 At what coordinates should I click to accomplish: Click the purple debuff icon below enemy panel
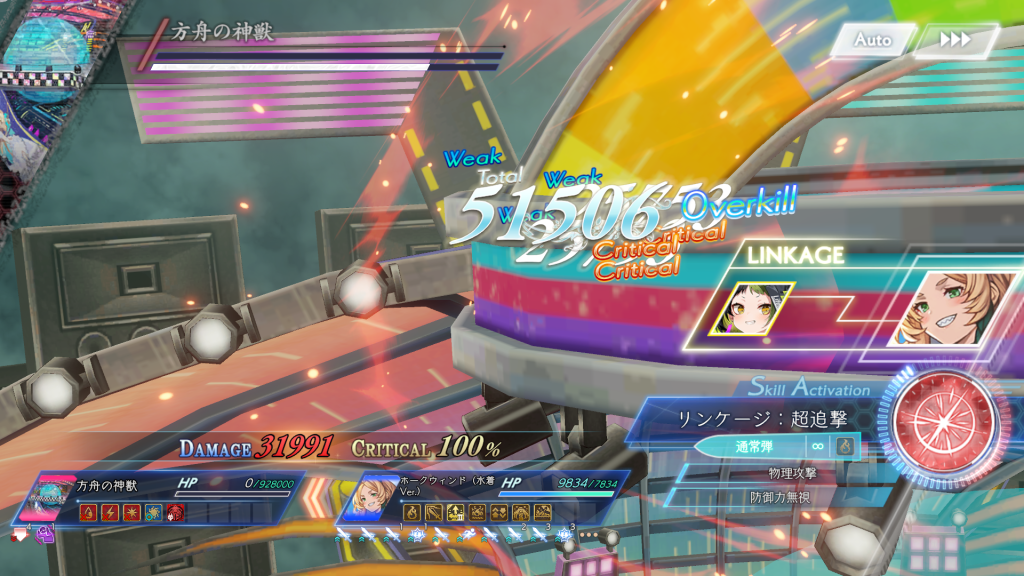[44, 536]
